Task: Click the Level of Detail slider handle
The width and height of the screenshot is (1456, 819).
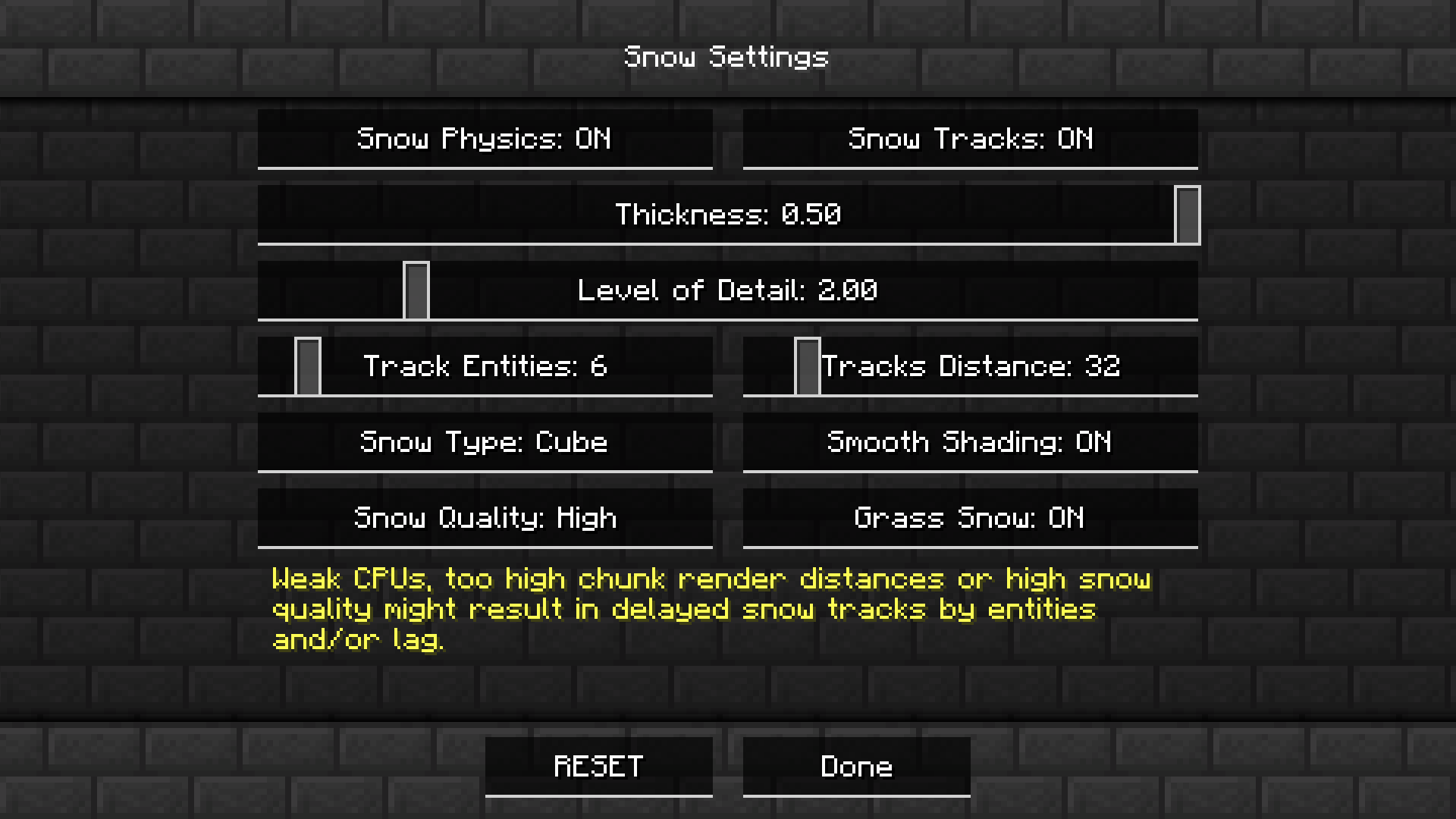Action: (x=416, y=290)
